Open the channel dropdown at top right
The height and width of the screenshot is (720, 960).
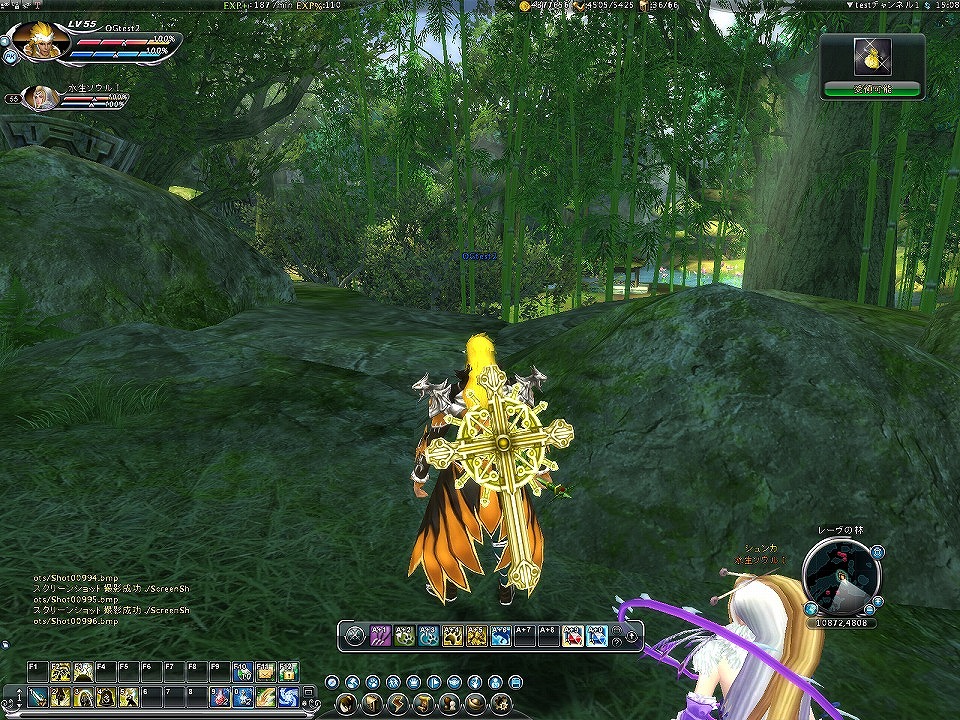850,6
